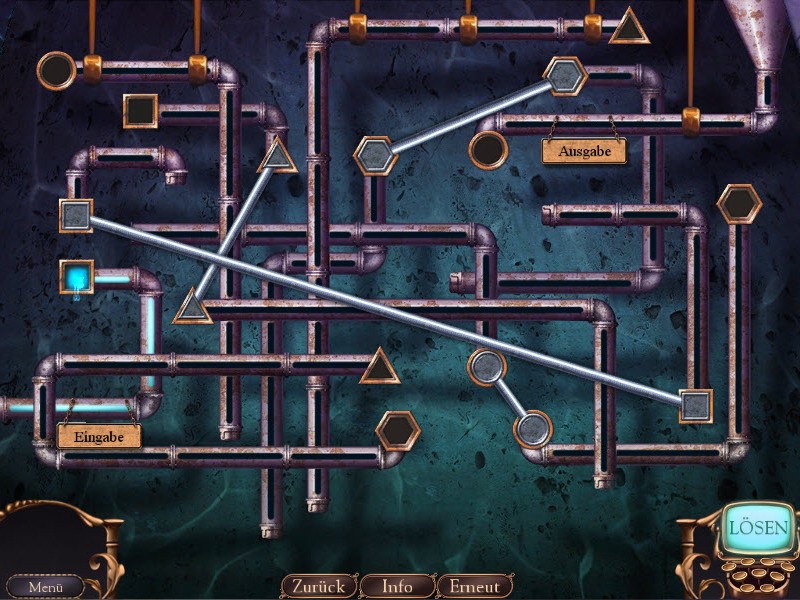The height and width of the screenshot is (600, 800).
Task: Select the glowing cyan square node
Action: pyautogui.click(x=76, y=276)
